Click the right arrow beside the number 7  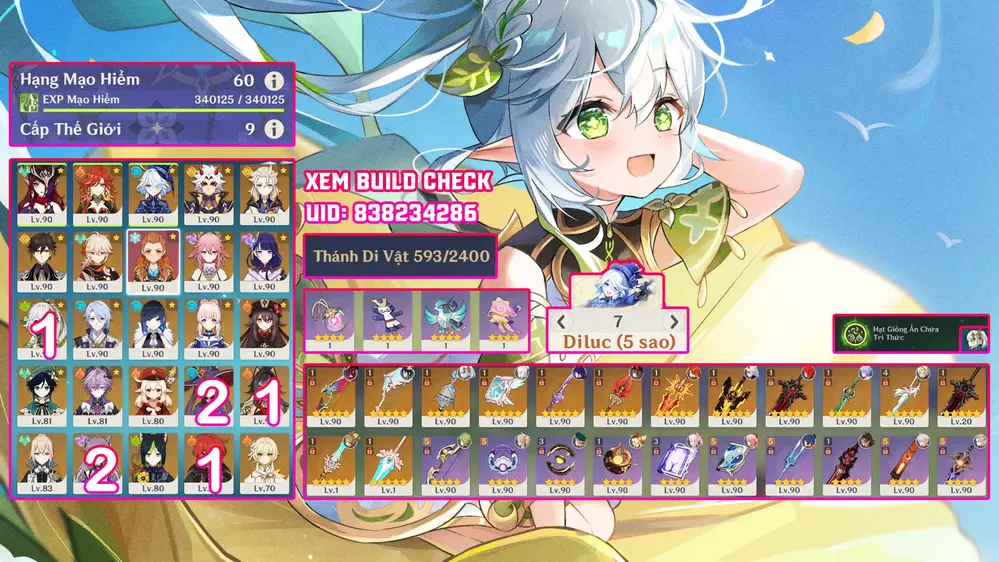pos(675,322)
